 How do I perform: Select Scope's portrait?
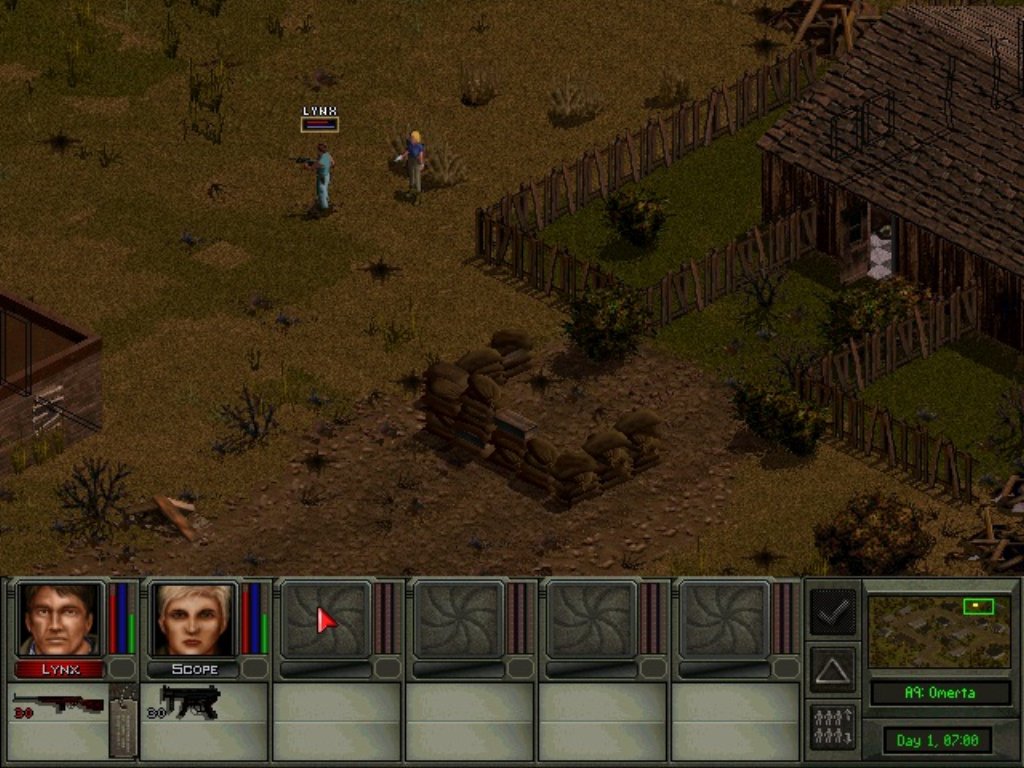tap(193, 620)
